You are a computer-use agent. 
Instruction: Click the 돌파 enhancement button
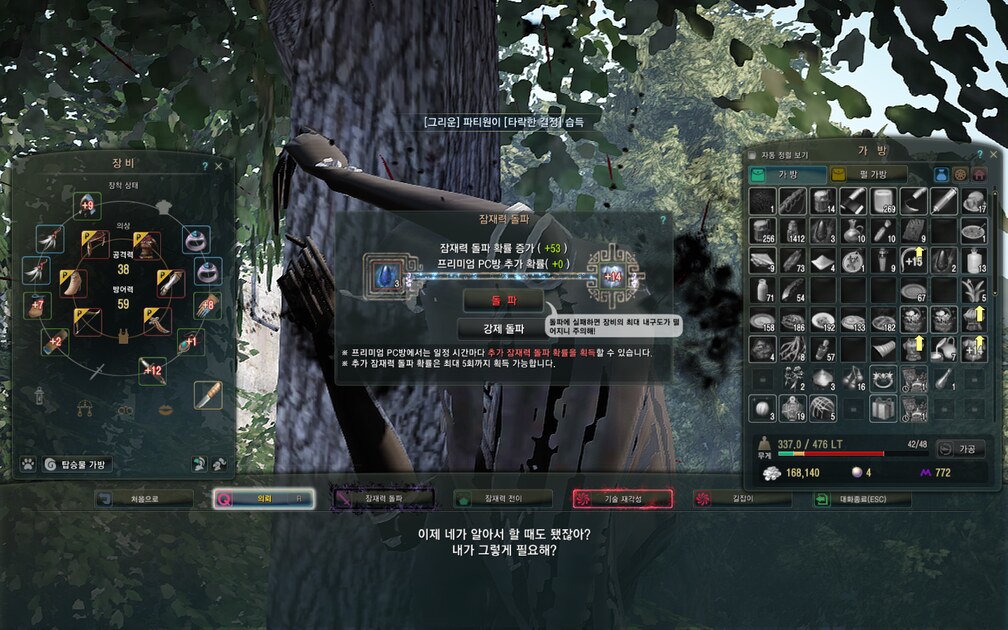502,300
